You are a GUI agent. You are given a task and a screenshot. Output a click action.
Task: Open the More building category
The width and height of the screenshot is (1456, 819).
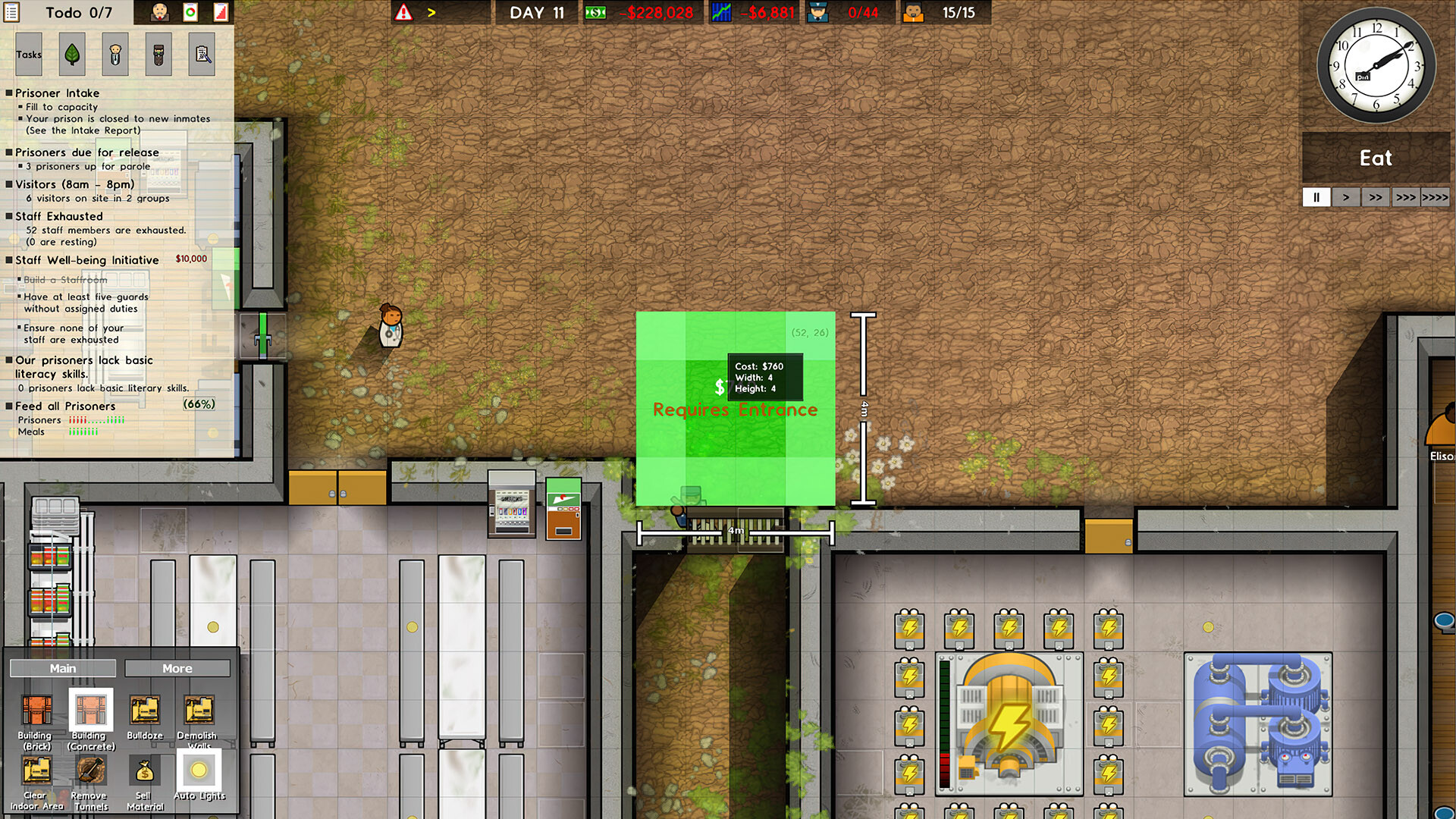177,668
